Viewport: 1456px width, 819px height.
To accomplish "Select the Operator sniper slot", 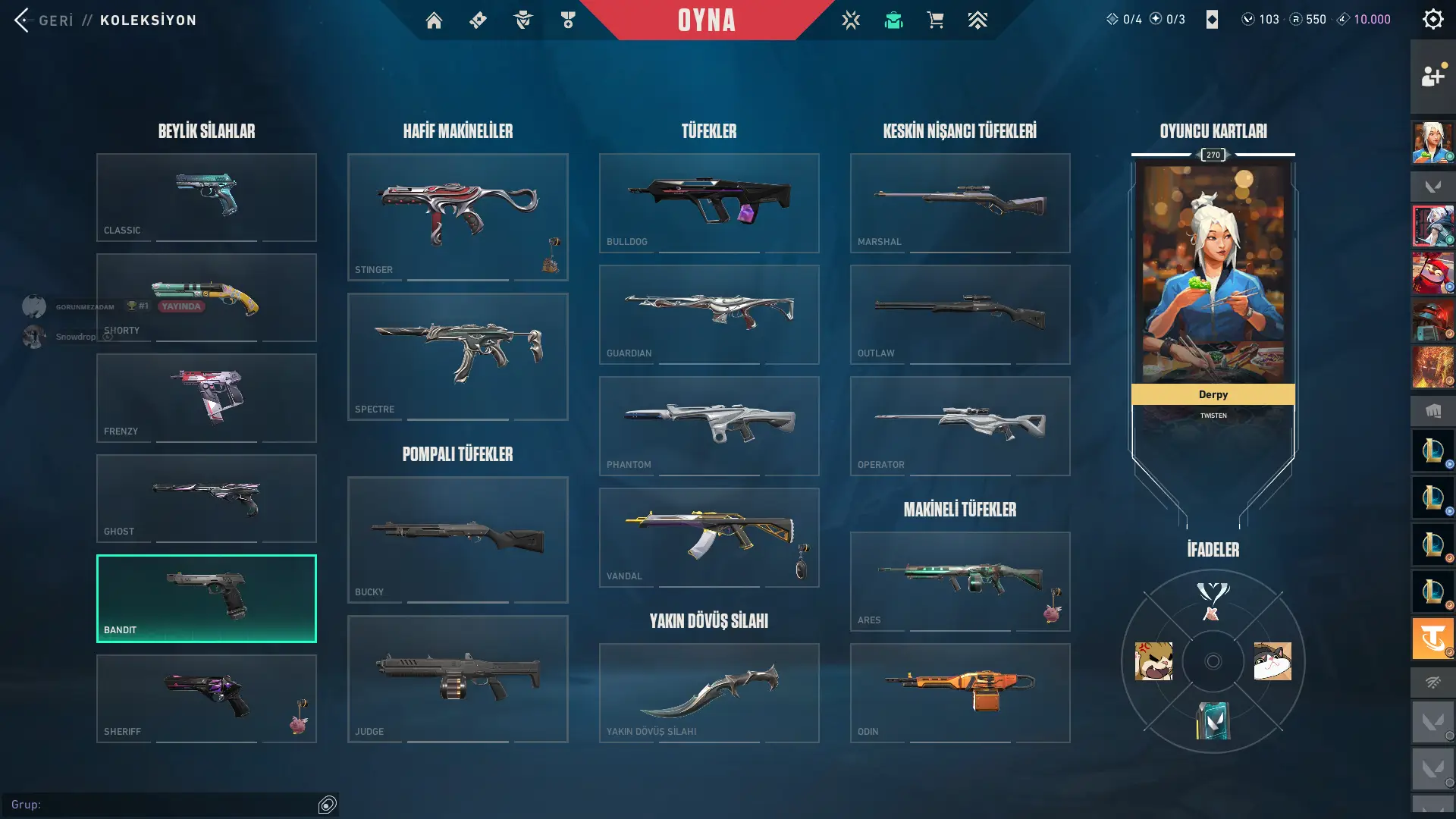I will coord(960,425).
